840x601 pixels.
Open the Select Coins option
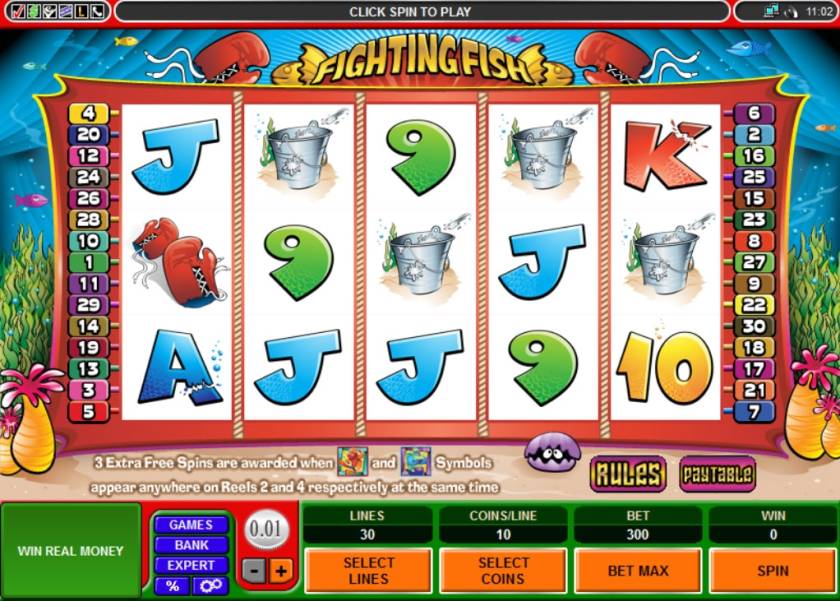[x=503, y=570]
